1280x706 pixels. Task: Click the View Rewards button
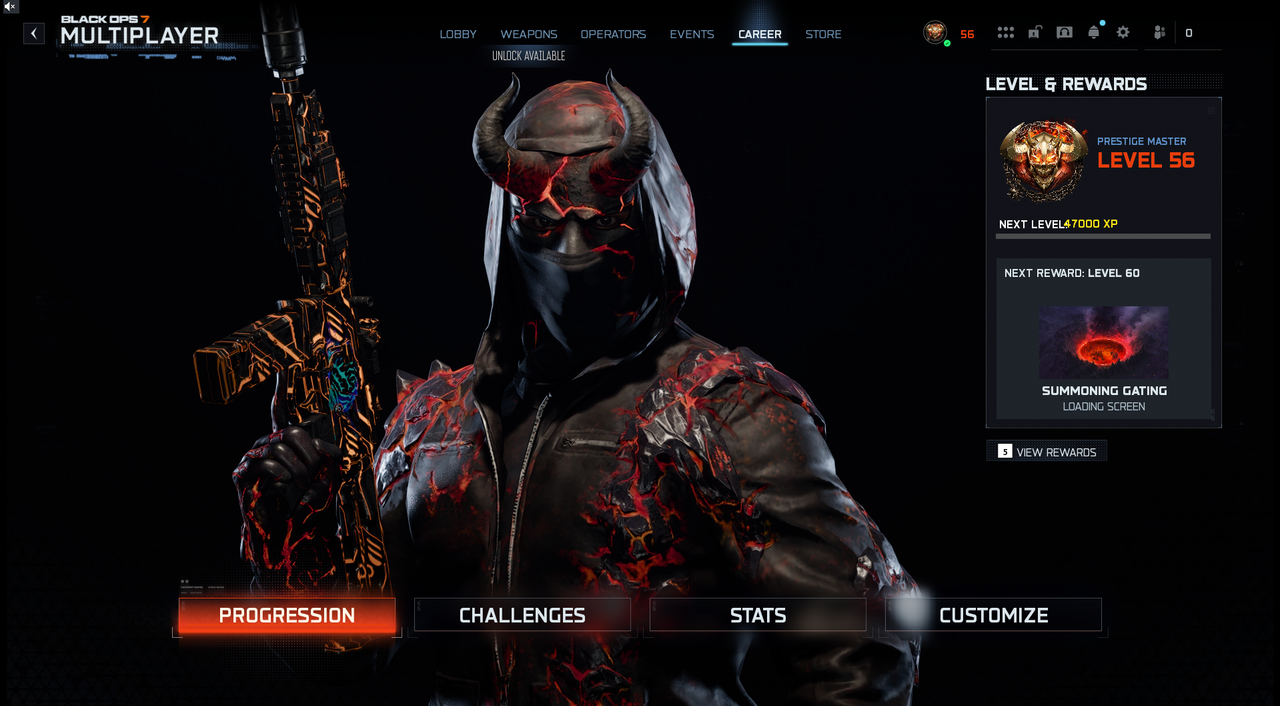pyautogui.click(x=1047, y=452)
